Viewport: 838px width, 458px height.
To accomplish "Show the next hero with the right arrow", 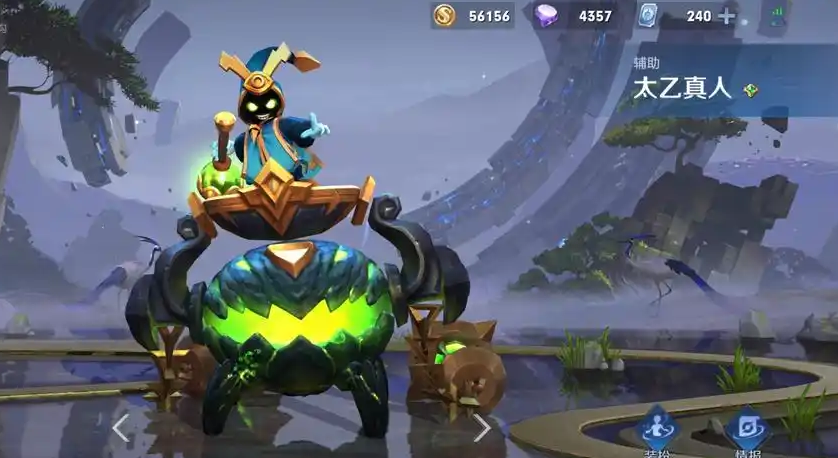I will click(482, 428).
